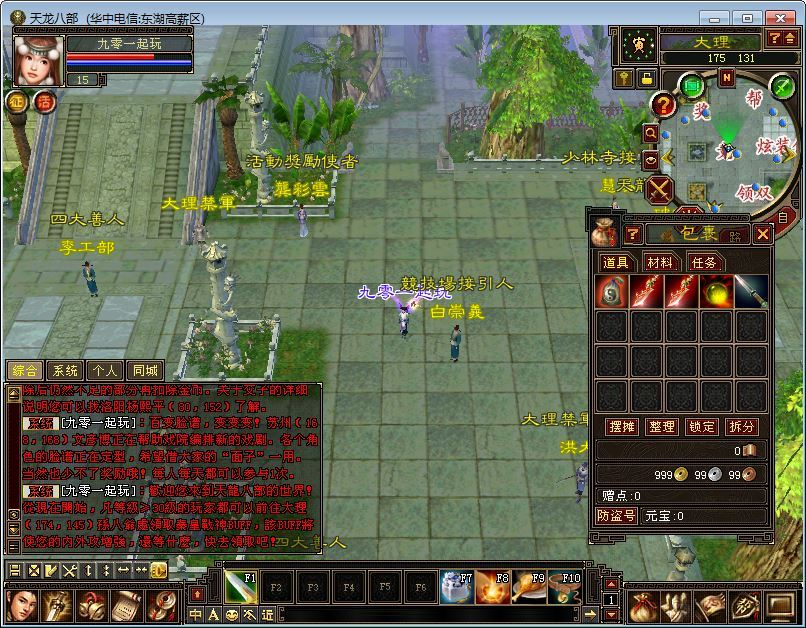Click the 锁定 lock button
Screen dimensions: 806x628
click(702, 426)
